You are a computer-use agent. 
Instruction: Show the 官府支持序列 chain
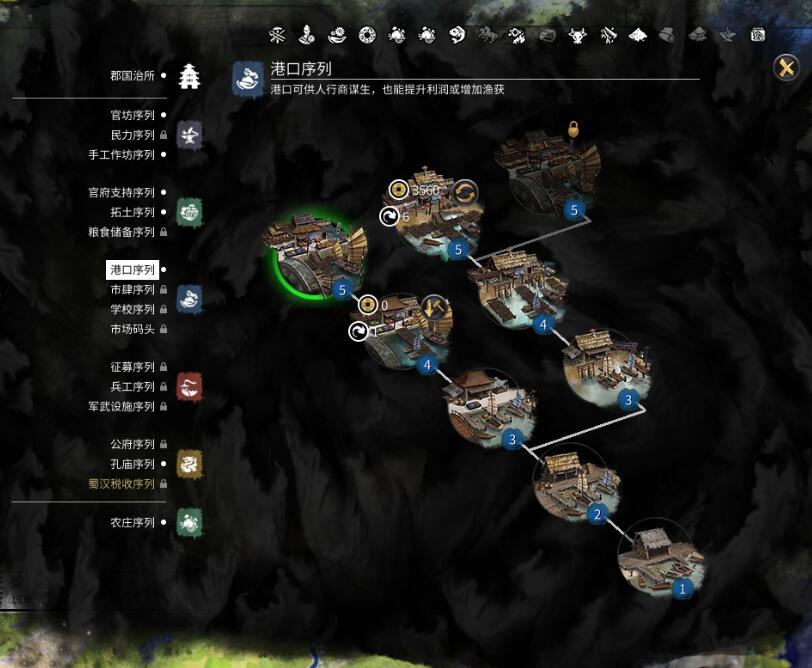point(121,192)
